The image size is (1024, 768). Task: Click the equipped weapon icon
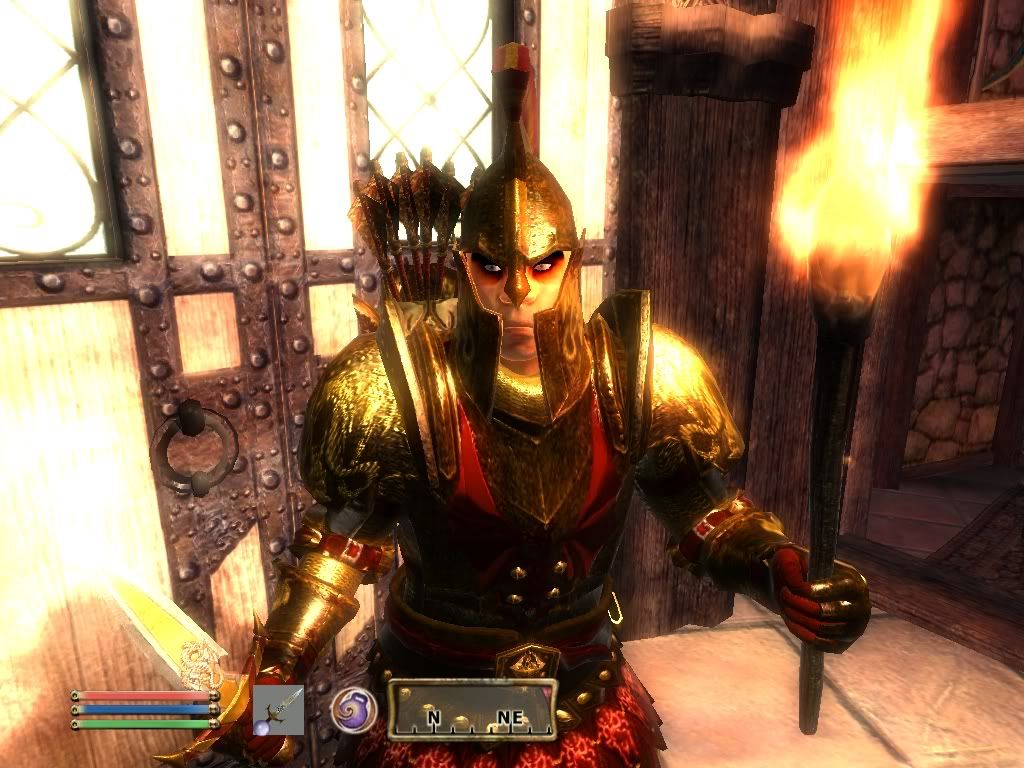(x=278, y=709)
